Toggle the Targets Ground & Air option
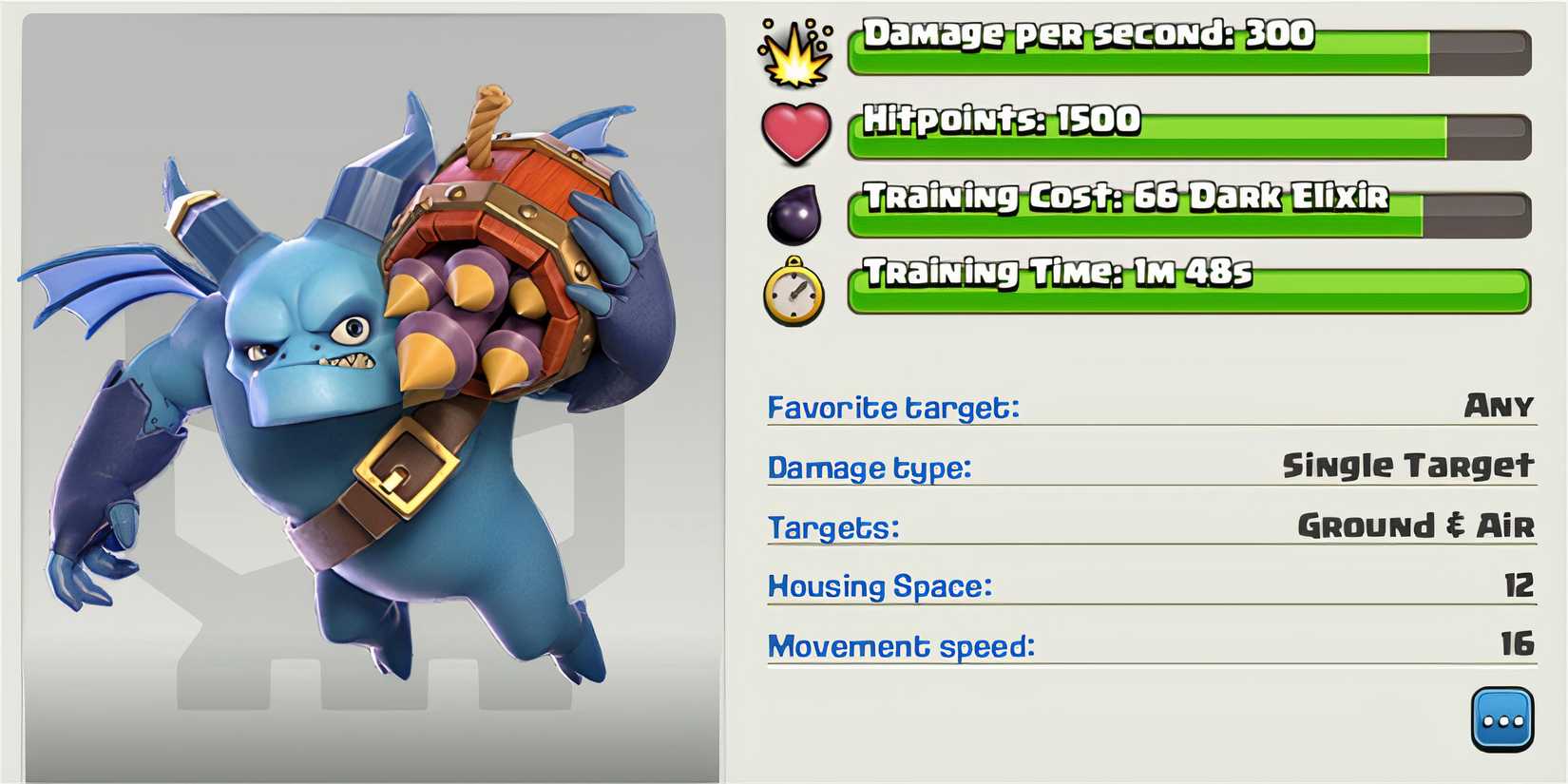Viewport: 1568px width, 784px height. pos(833,527)
